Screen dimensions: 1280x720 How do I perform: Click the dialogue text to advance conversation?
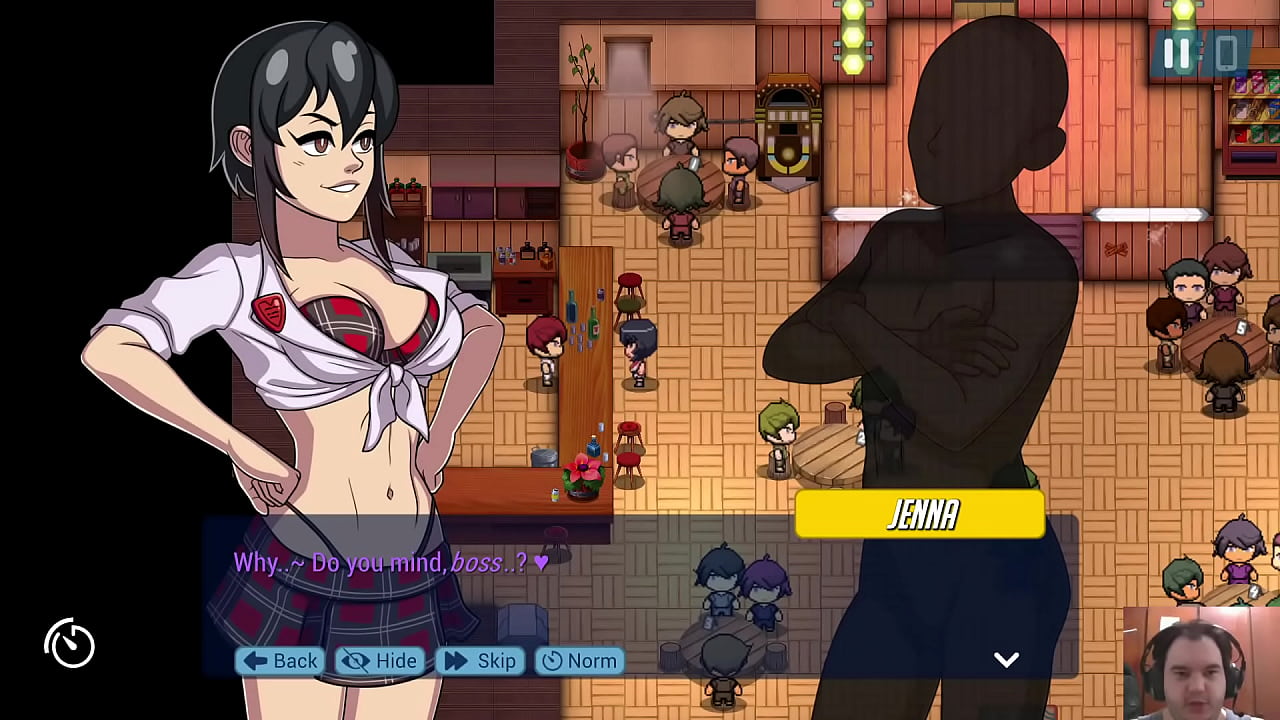tap(390, 563)
